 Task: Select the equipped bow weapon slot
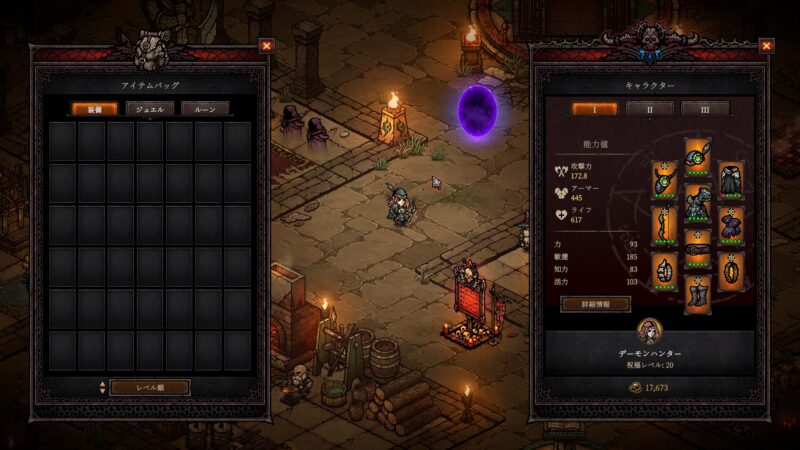[x=665, y=224]
